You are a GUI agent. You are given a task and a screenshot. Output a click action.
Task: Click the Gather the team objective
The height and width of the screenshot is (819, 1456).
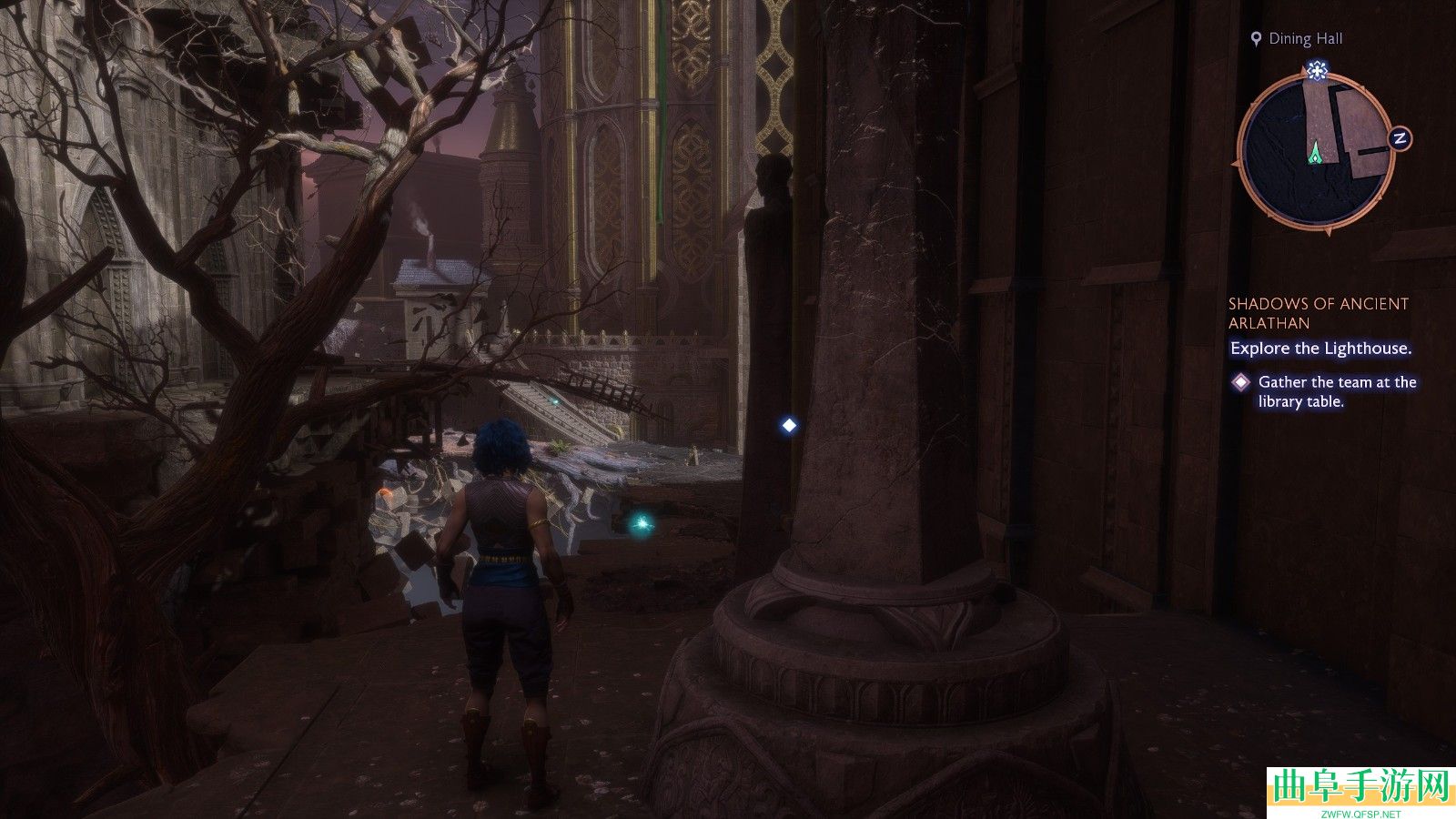tap(1336, 391)
